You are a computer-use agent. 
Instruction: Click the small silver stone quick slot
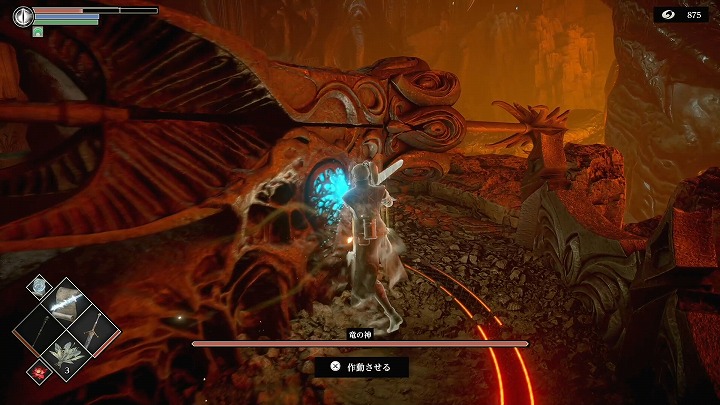click(x=38, y=286)
